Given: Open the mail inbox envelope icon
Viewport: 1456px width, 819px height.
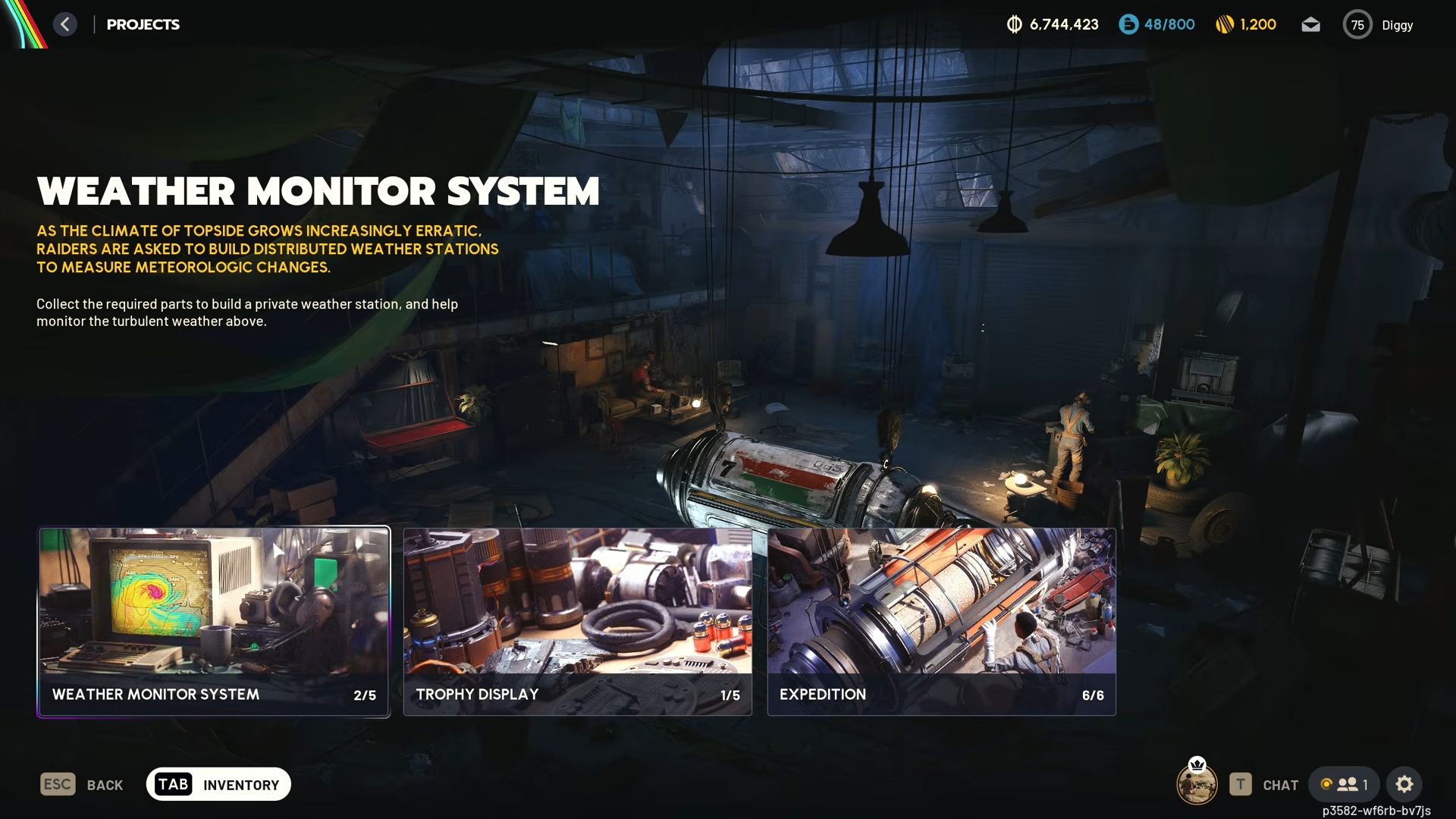Looking at the screenshot, I should coord(1310,25).
